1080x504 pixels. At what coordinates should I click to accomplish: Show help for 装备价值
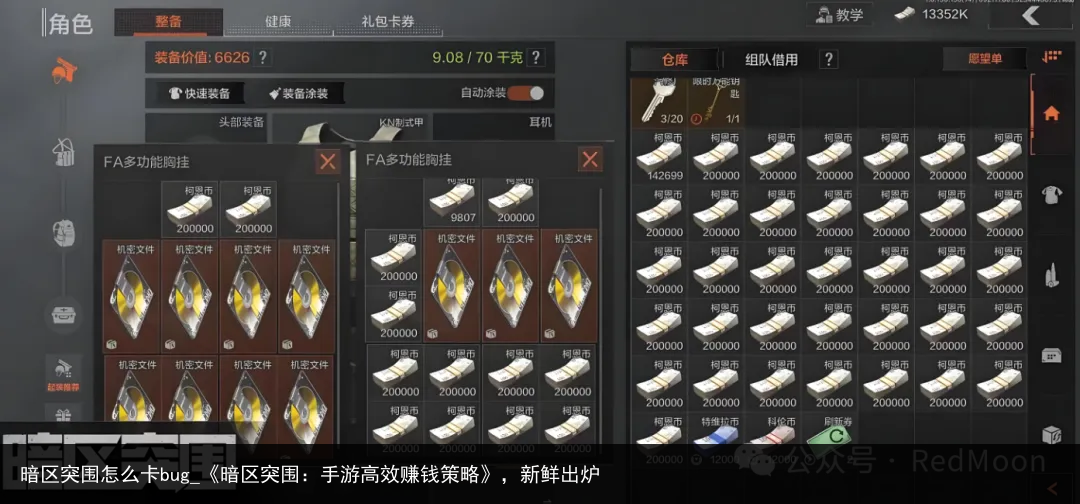point(264,58)
